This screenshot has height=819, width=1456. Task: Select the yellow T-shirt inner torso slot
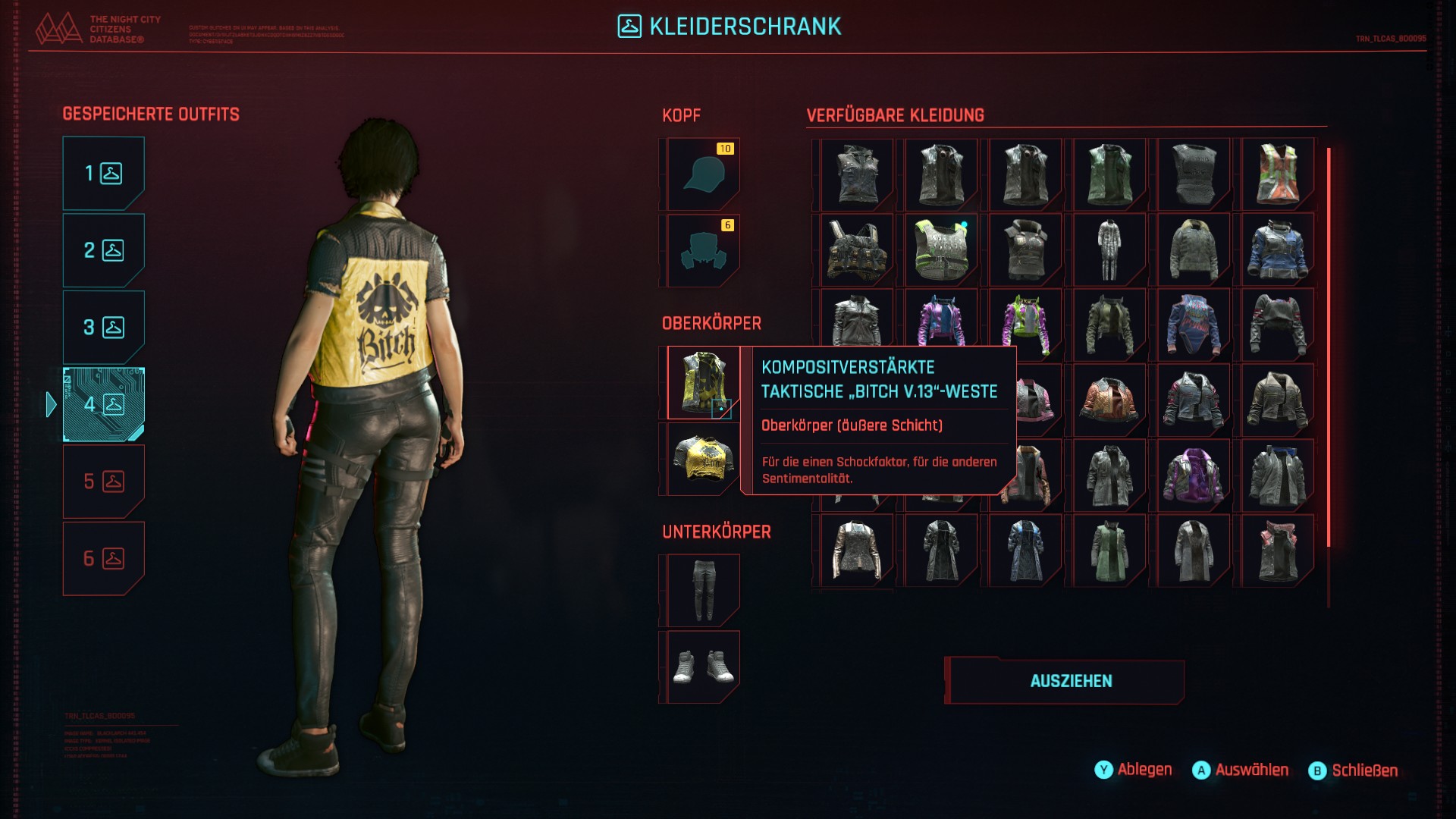[703, 460]
